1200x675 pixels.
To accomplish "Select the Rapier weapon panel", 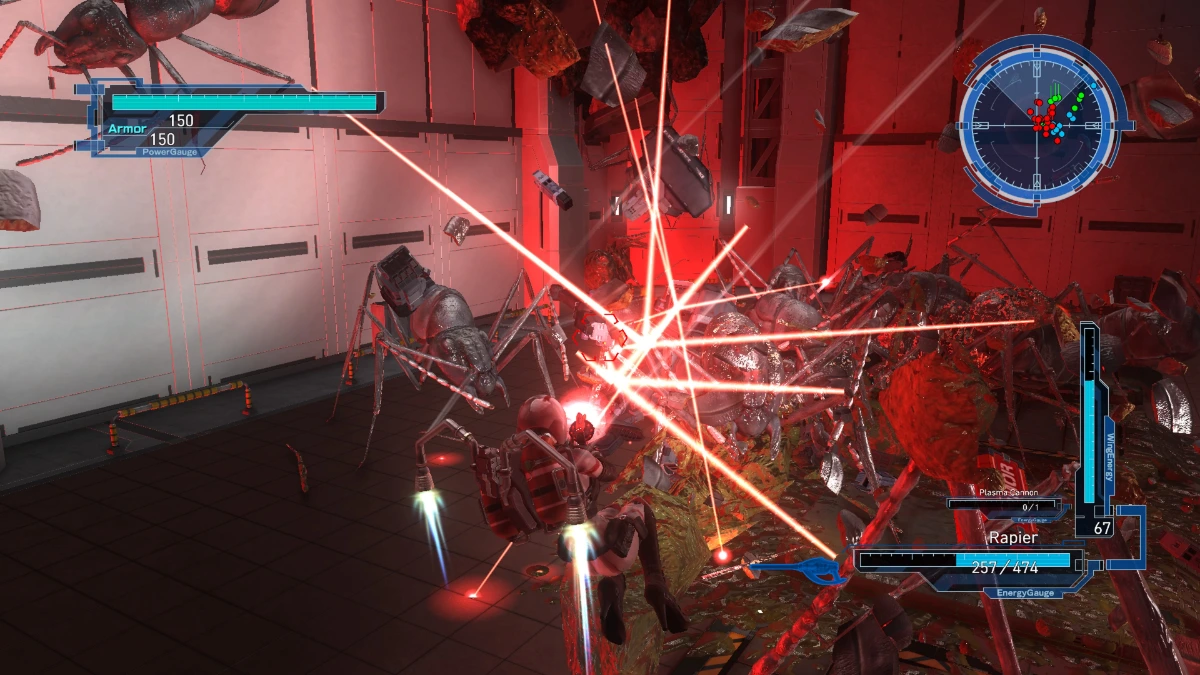I will [x=966, y=559].
